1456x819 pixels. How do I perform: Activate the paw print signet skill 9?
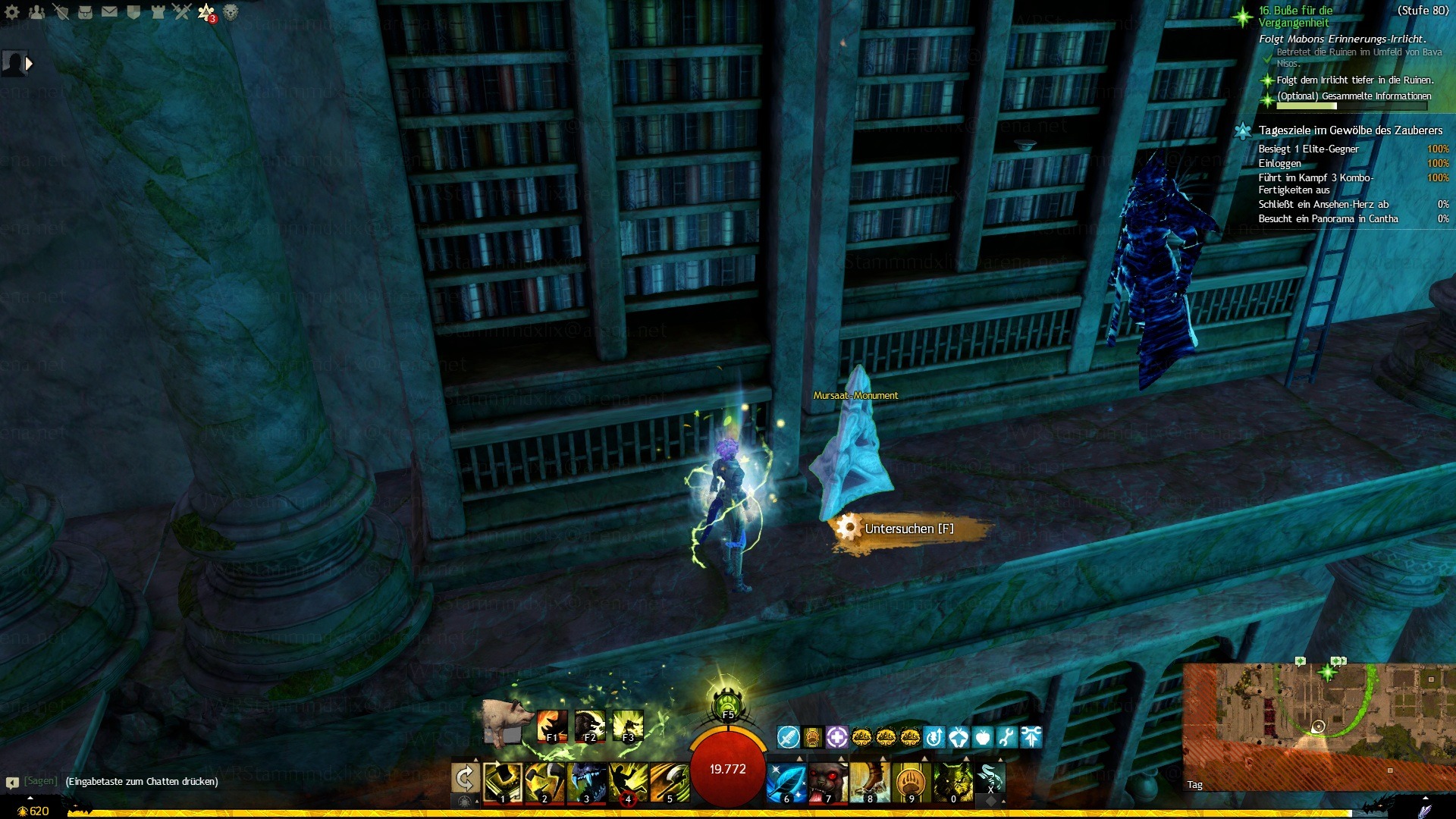tap(912, 782)
